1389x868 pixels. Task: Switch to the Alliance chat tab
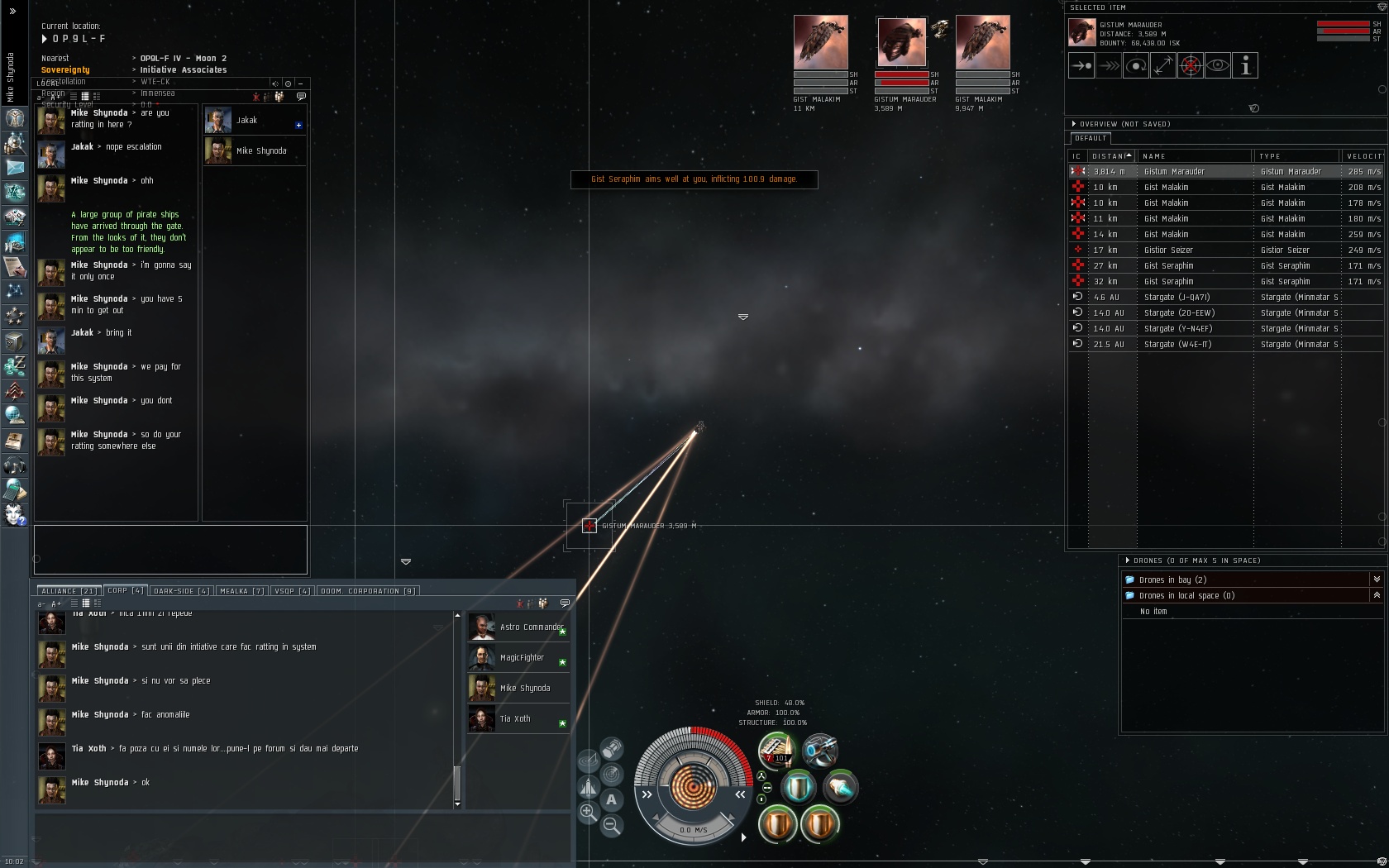[x=69, y=591]
